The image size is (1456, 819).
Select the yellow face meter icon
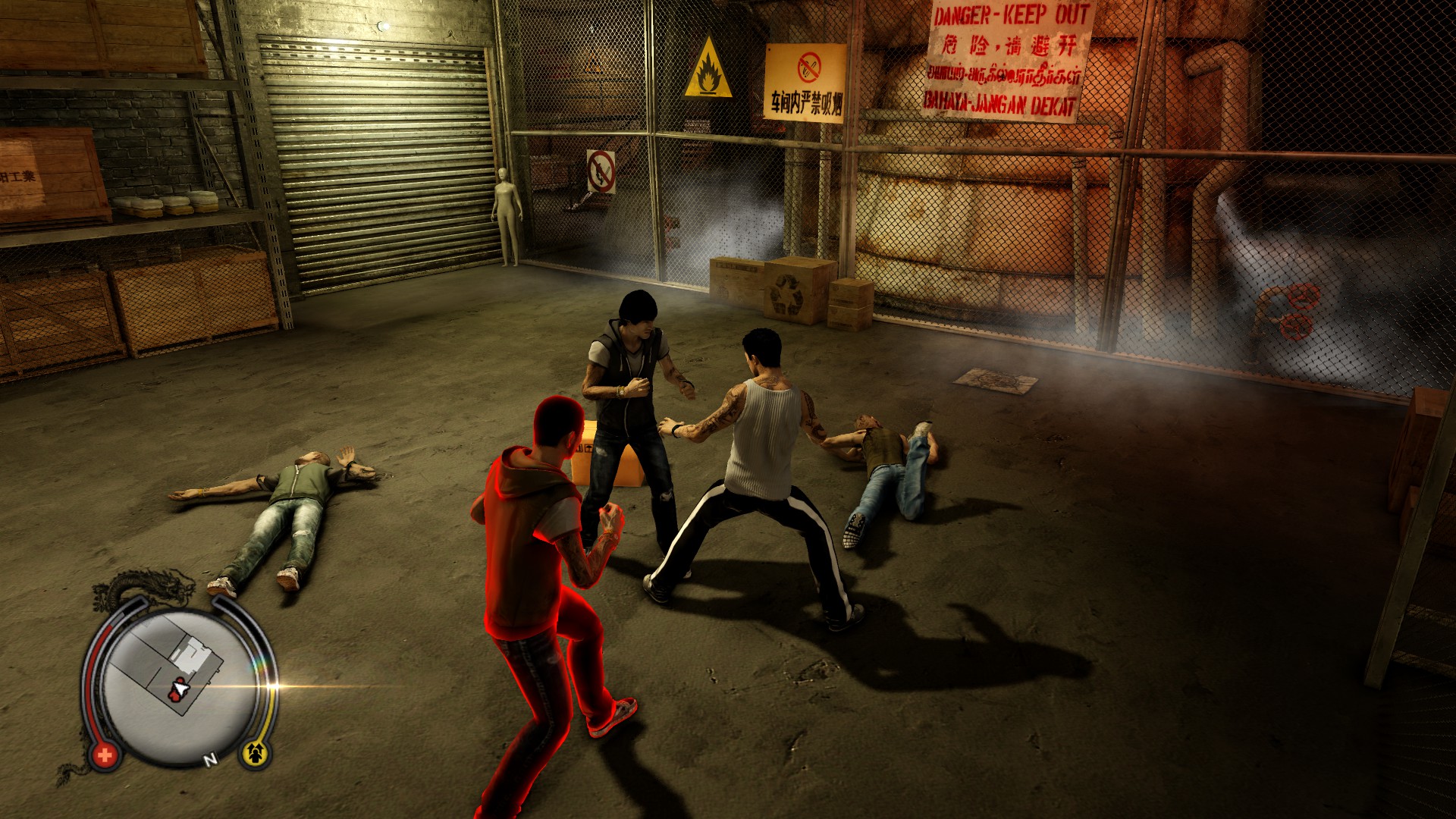pyautogui.click(x=255, y=752)
